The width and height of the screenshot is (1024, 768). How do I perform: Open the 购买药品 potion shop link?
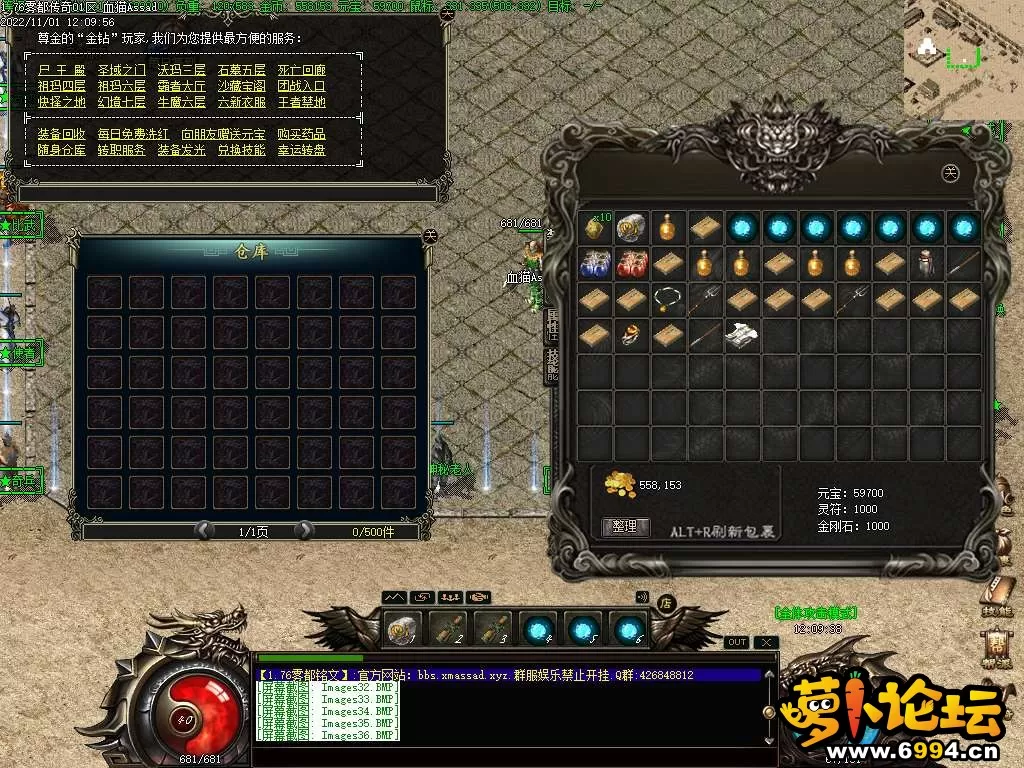[x=301, y=134]
